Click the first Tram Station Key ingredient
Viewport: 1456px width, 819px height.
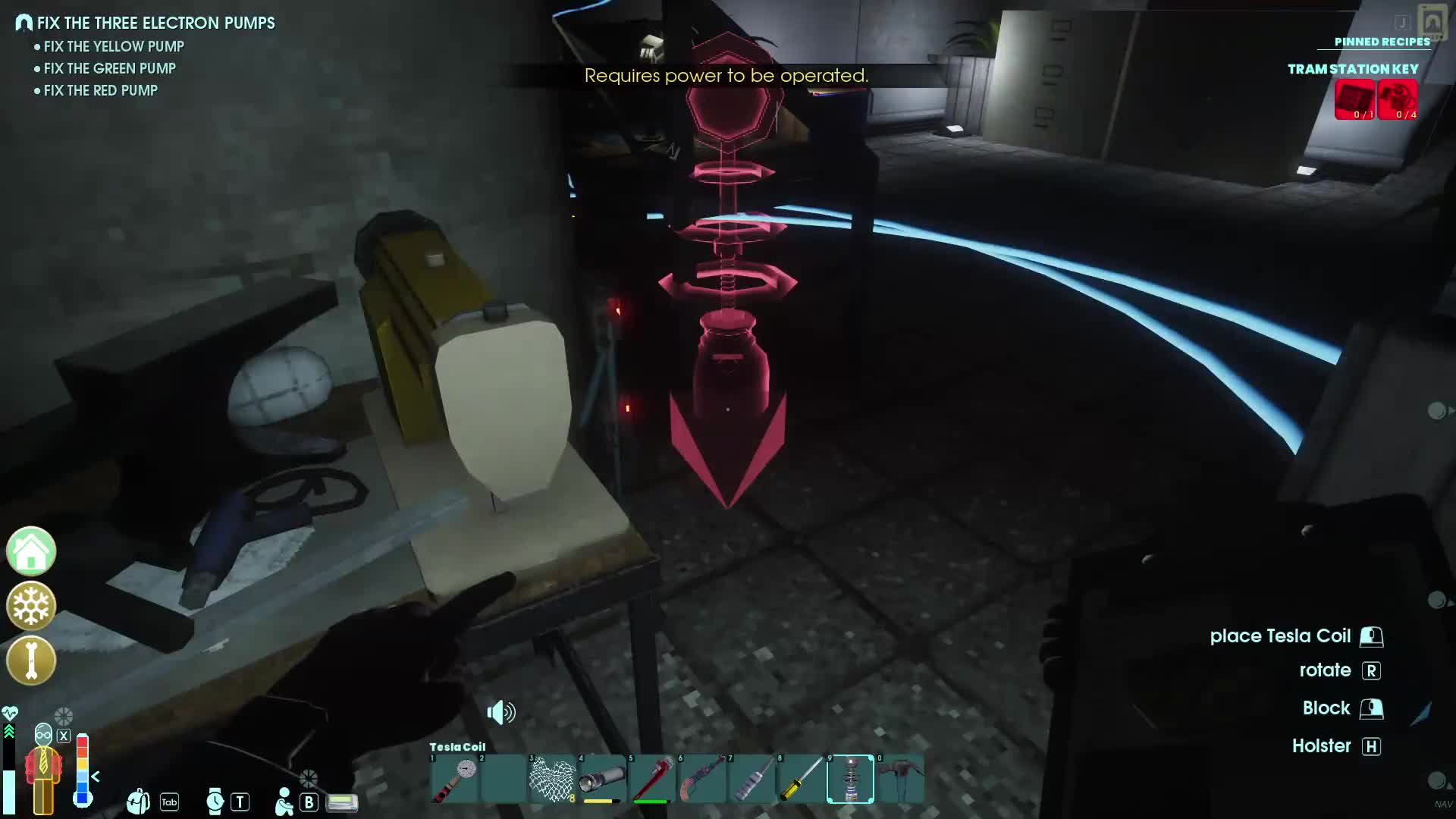tap(1354, 99)
